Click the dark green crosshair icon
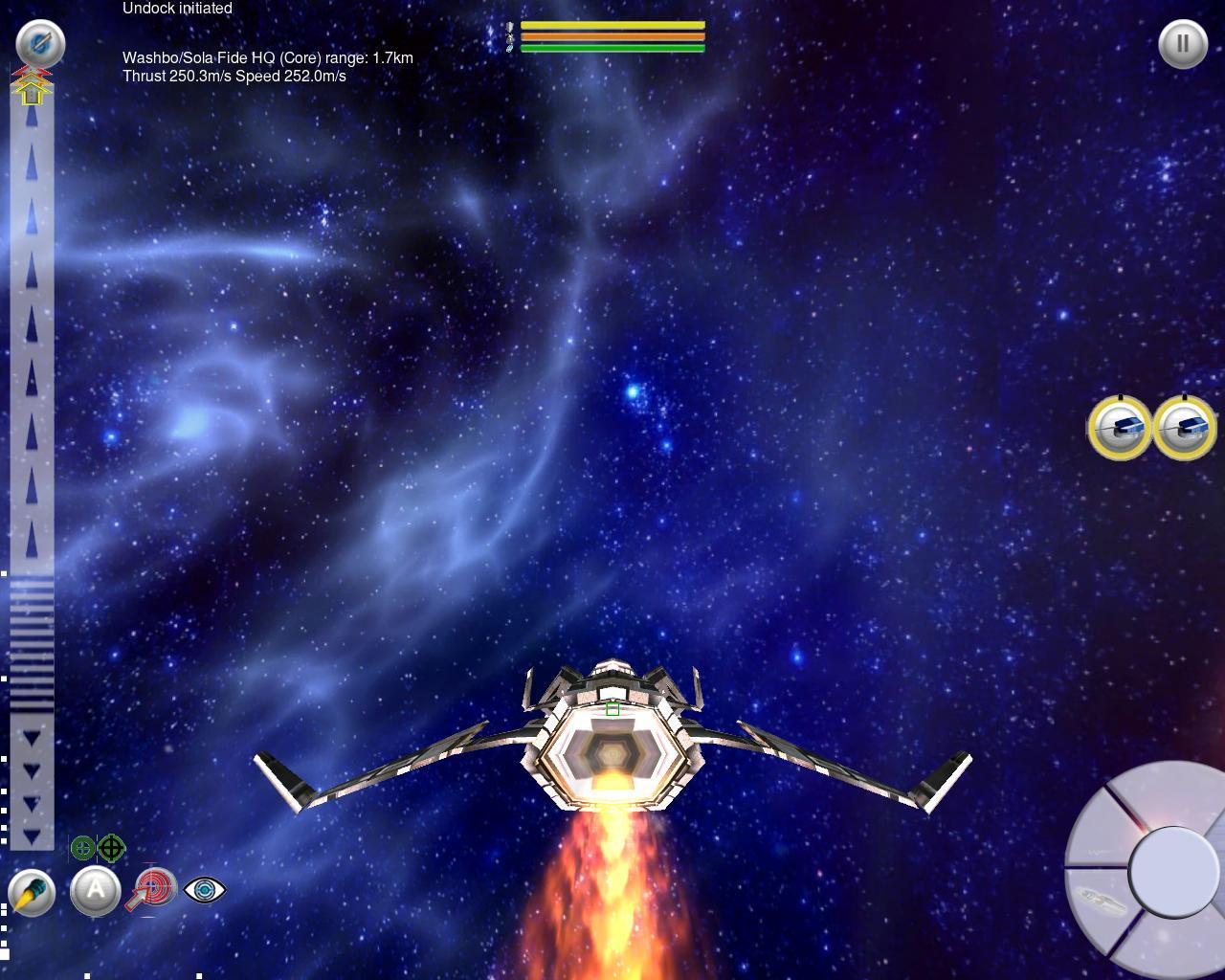This screenshot has width=1225, height=980. click(x=111, y=848)
